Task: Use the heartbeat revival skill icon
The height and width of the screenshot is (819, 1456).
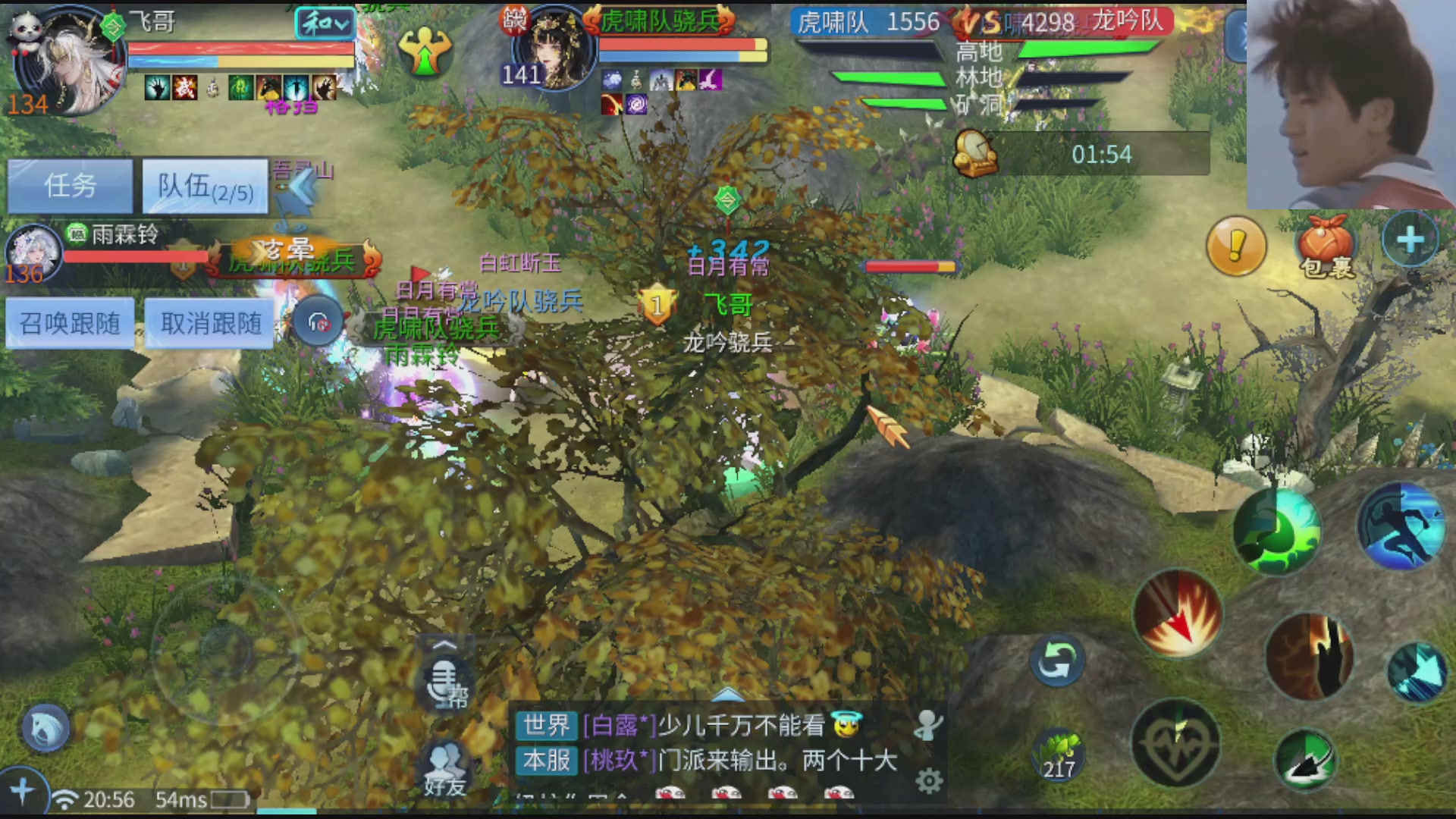Action: coord(1176,747)
